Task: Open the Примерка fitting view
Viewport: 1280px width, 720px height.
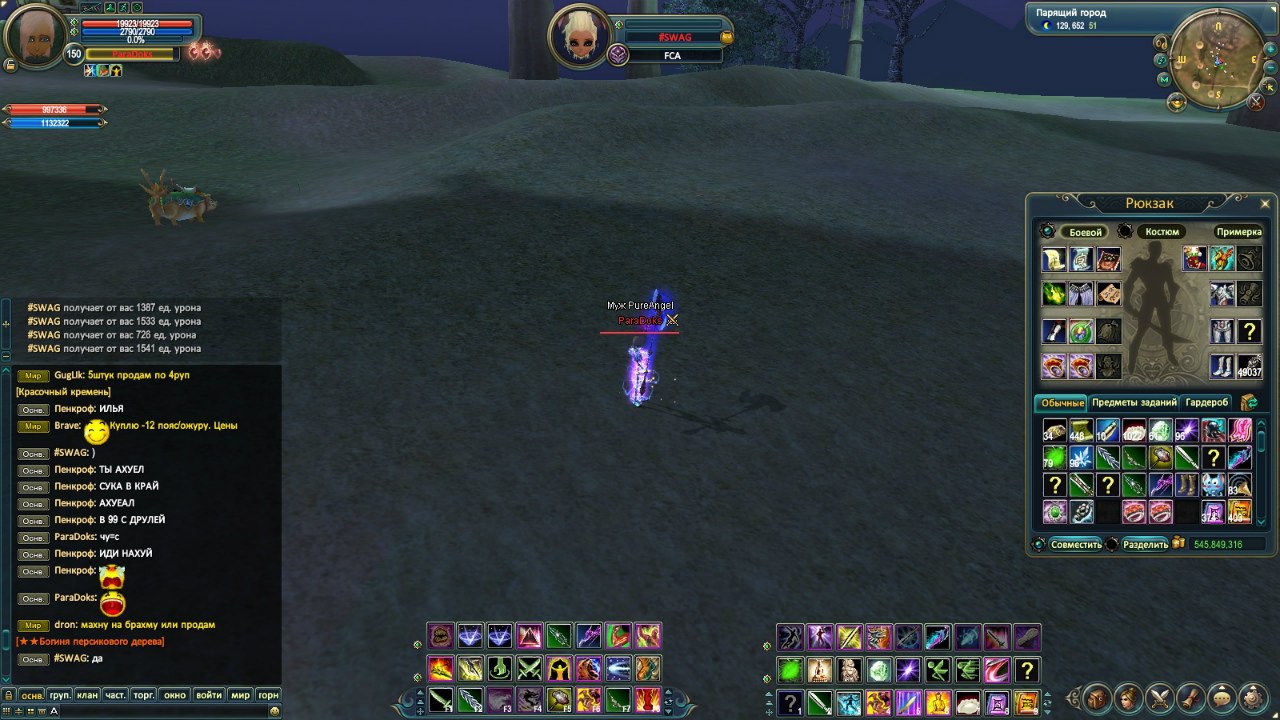Action: point(1238,232)
